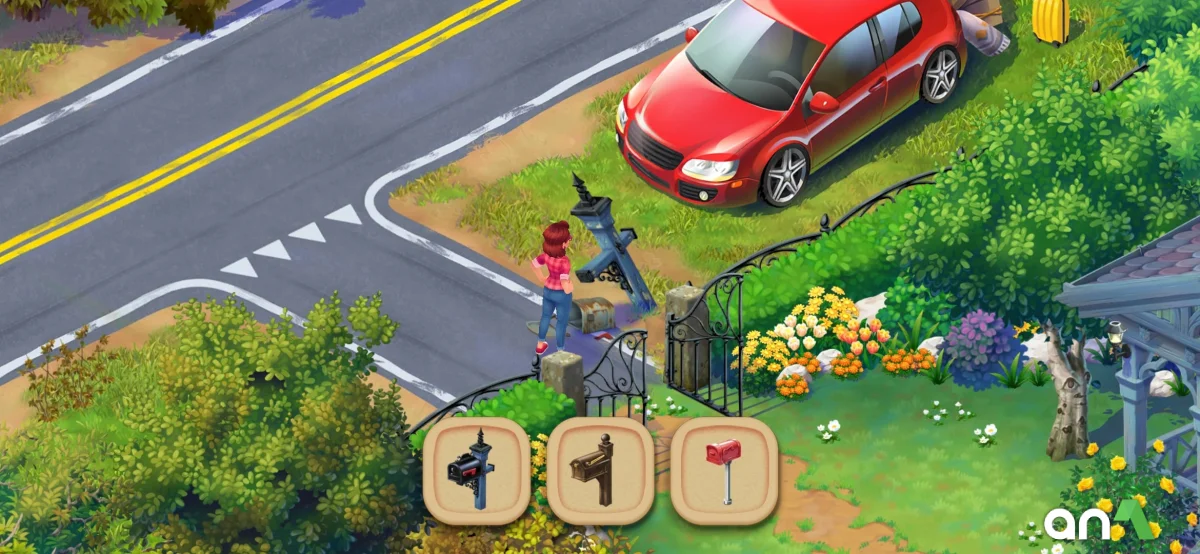Pick the red mailbox on metal pole
This screenshot has height=554, width=1200.
coord(723,471)
